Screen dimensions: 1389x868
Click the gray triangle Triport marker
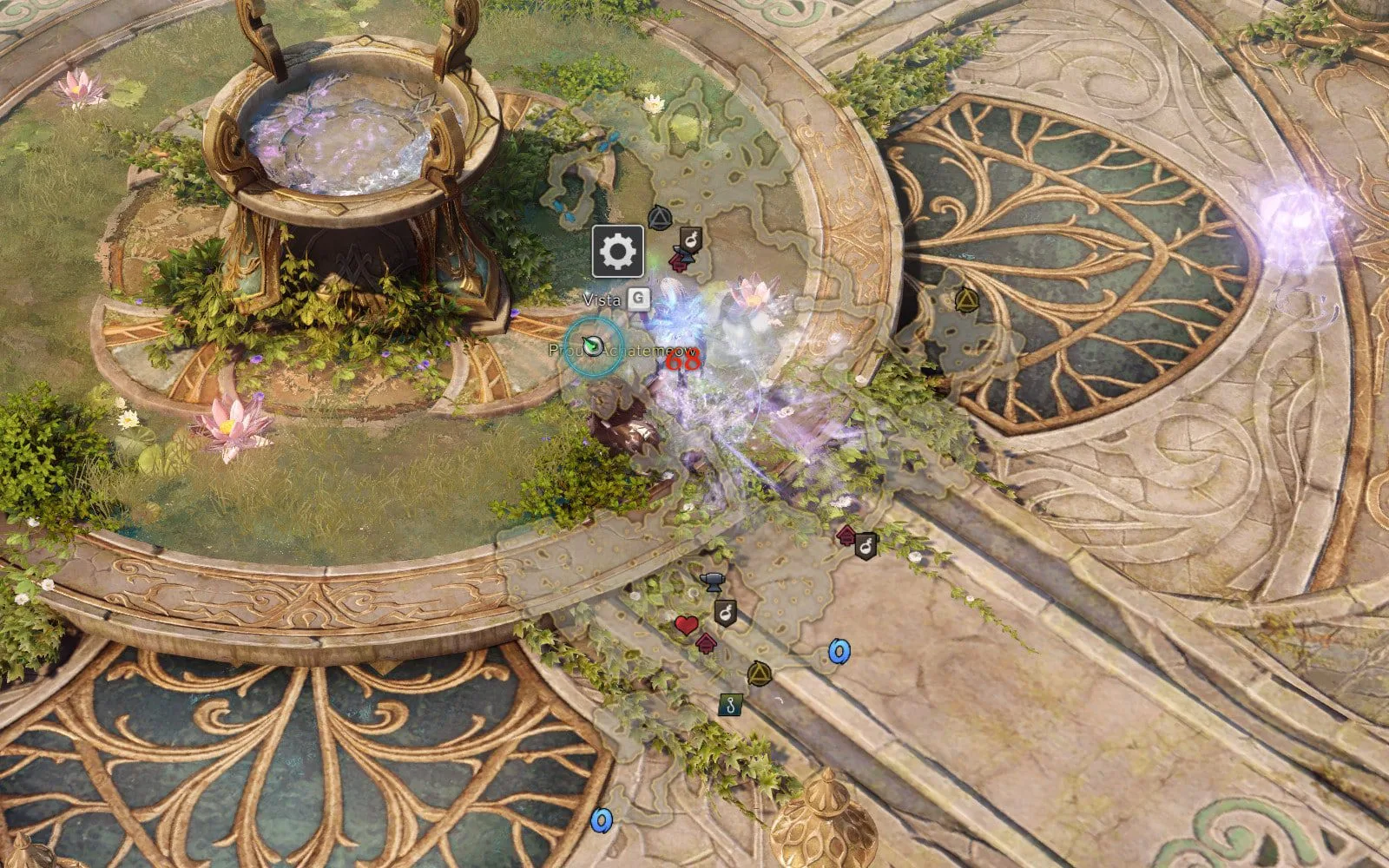659,217
